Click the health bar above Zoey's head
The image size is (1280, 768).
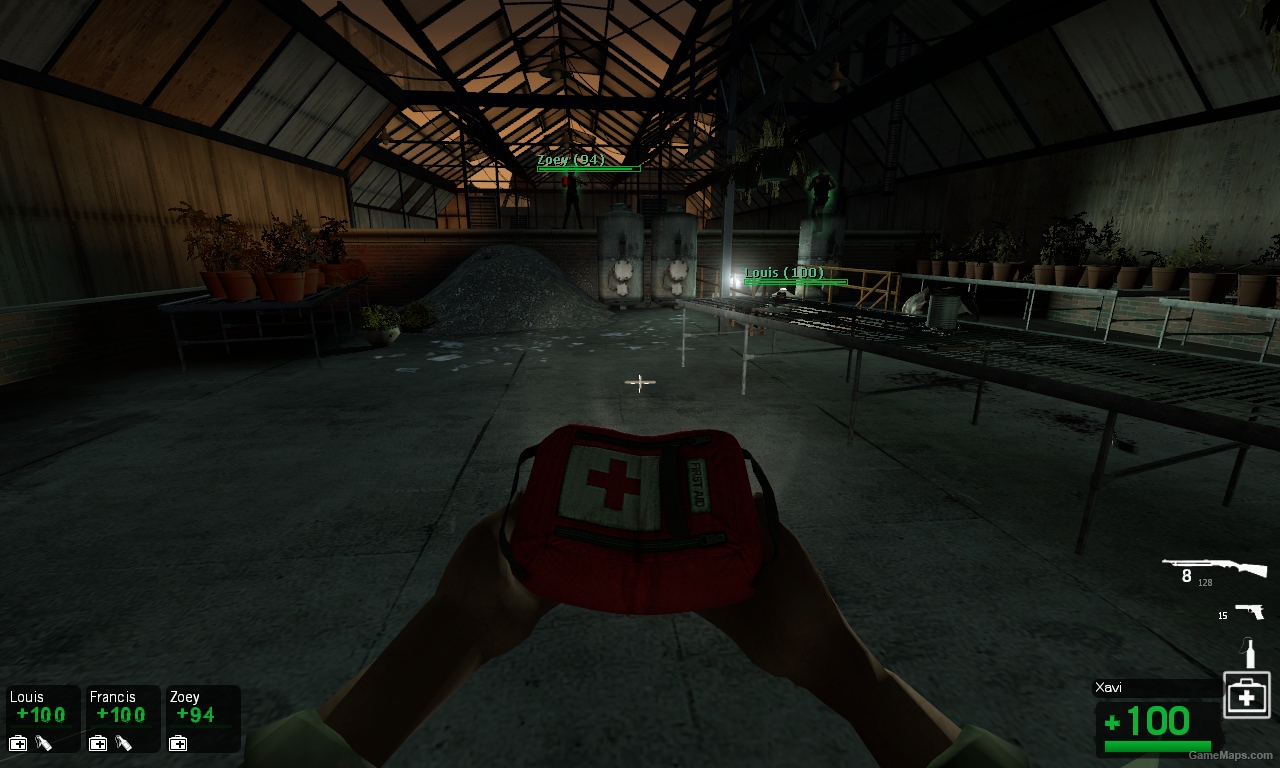(x=585, y=168)
